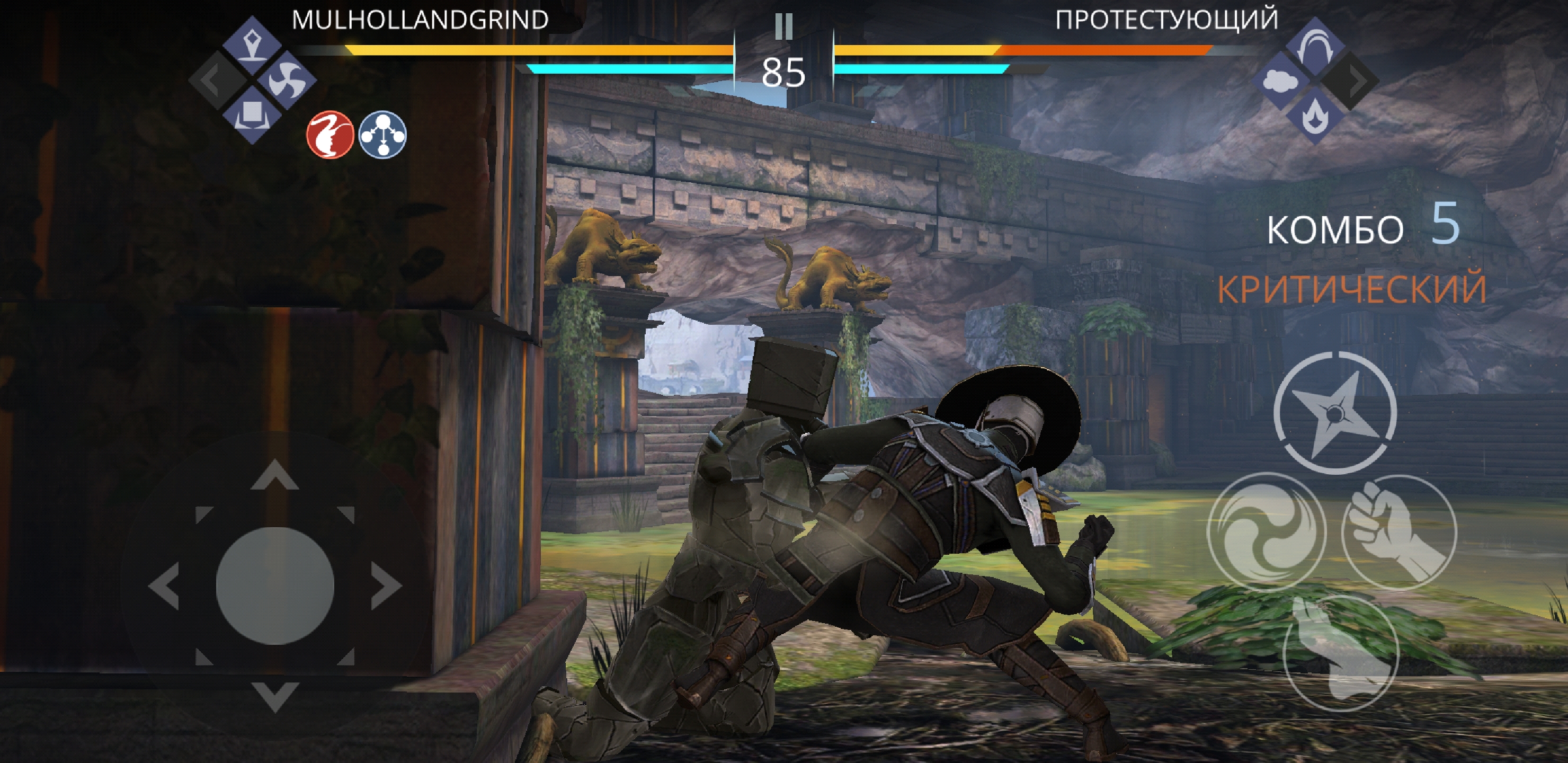Viewport: 1568px width, 763px height.
Task: Tap the opponent's cloud ability diamond
Action: pos(1282,81)
